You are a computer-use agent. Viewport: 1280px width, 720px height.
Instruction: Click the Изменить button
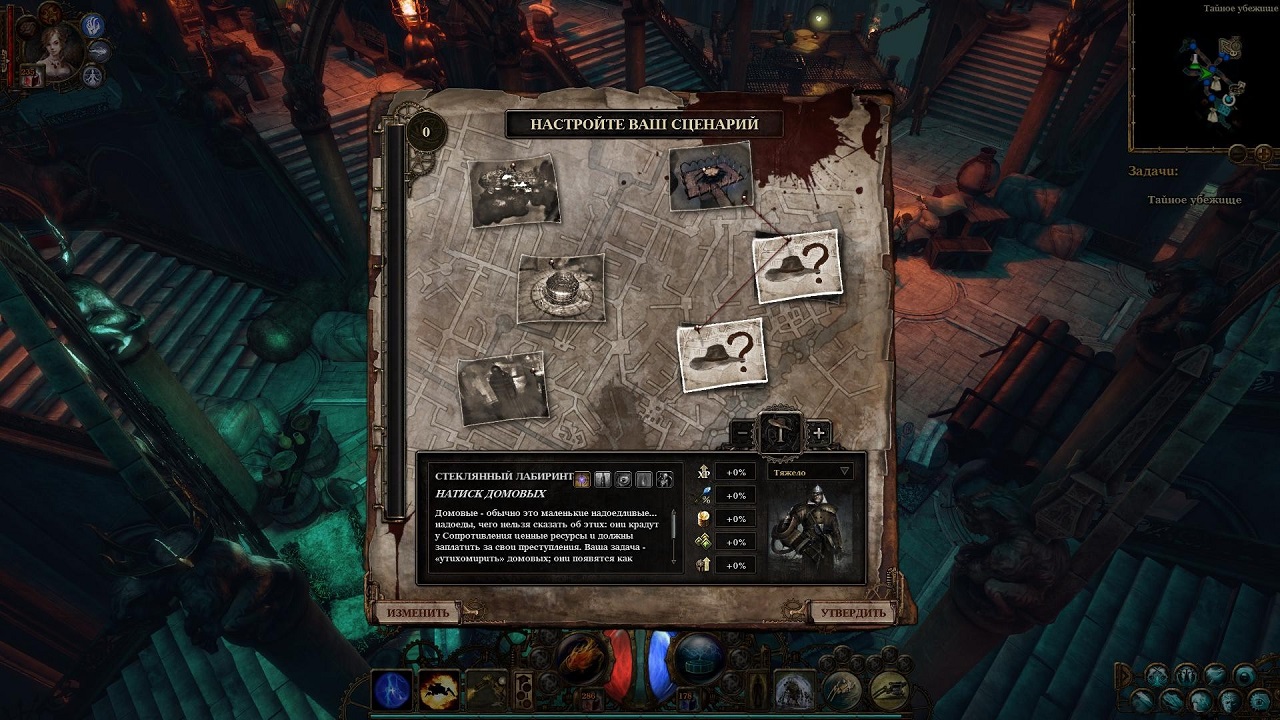(418, 612)
